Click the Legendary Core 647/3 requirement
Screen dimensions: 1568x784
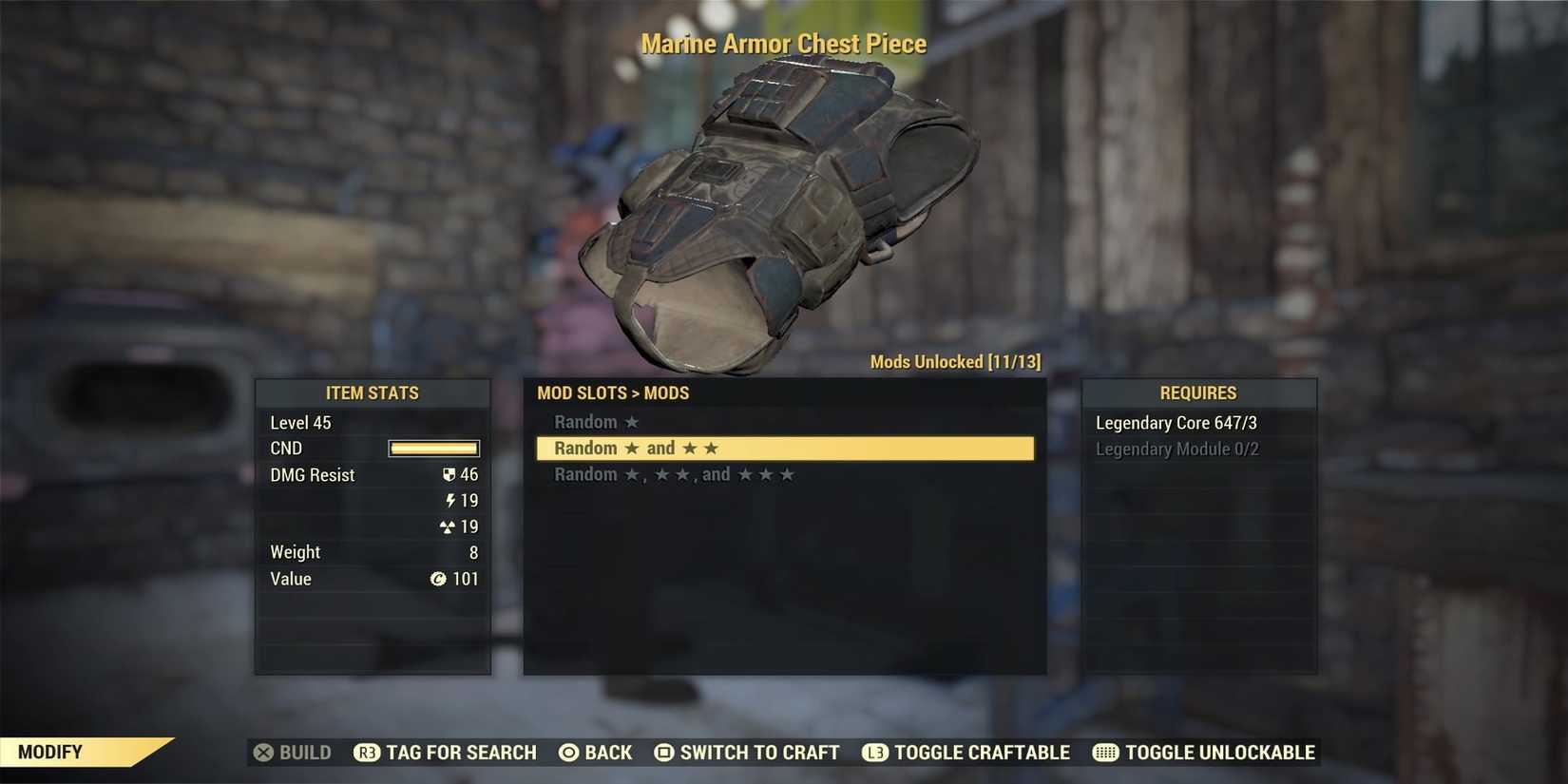coord(1176,422)
